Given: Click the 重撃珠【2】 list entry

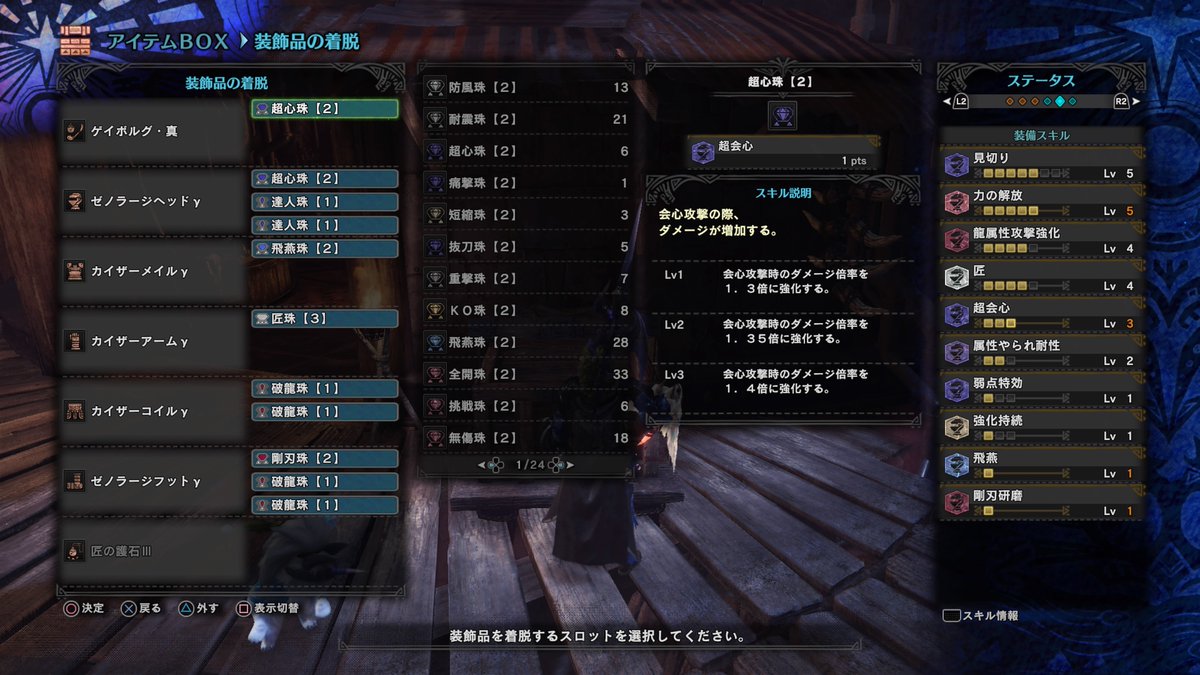Looking at the screenshot, I should (x=526, y=279).
